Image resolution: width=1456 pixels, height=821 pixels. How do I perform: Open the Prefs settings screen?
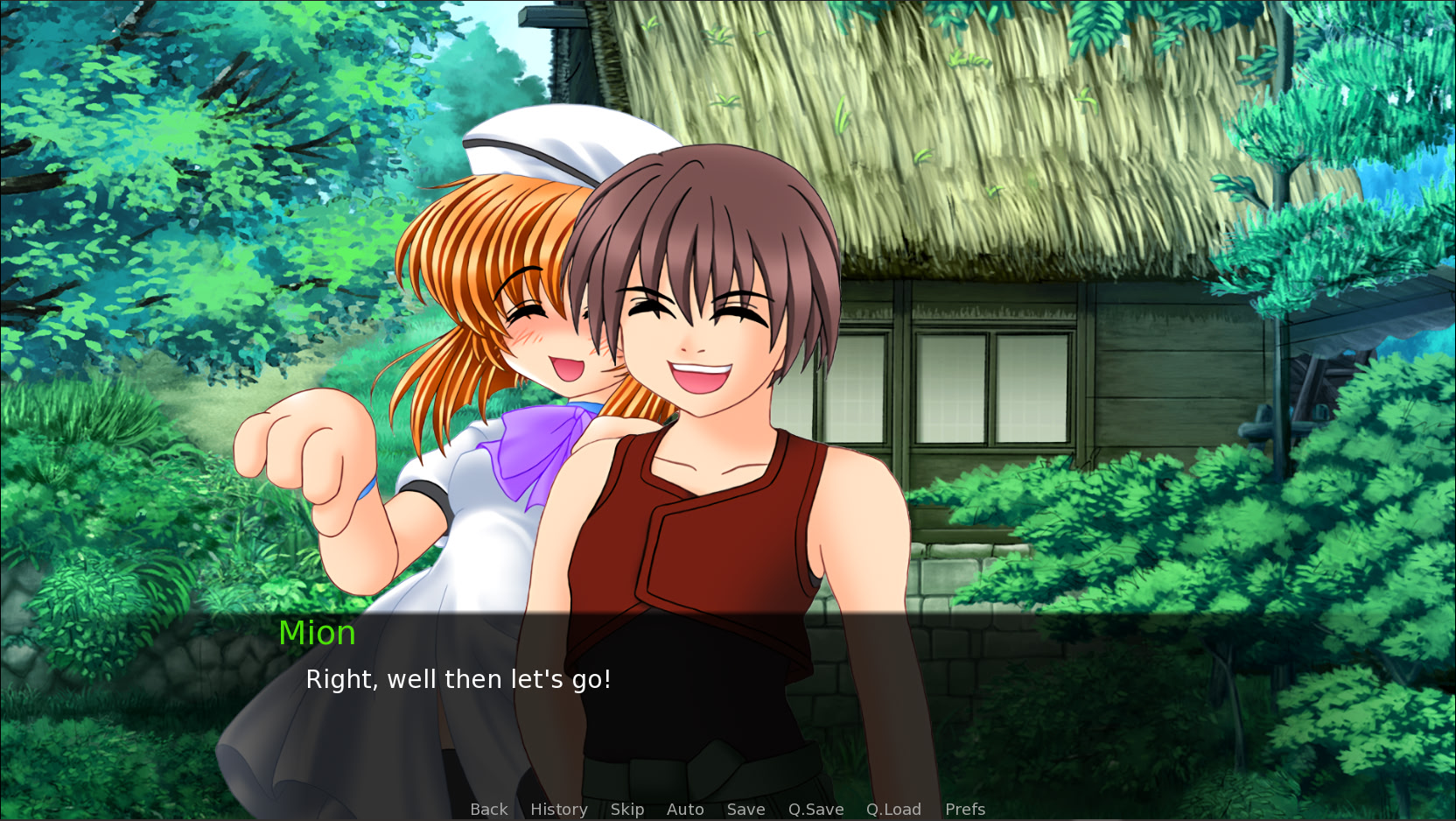[x=963, y=809]
